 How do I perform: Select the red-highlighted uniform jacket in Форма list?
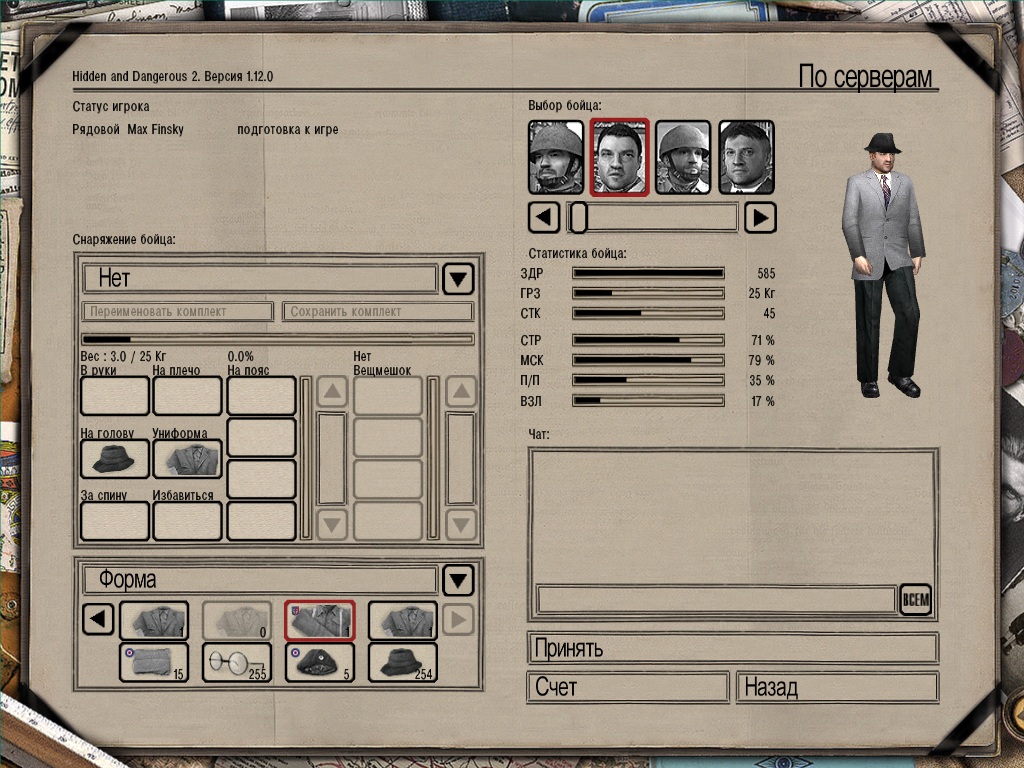320,621
